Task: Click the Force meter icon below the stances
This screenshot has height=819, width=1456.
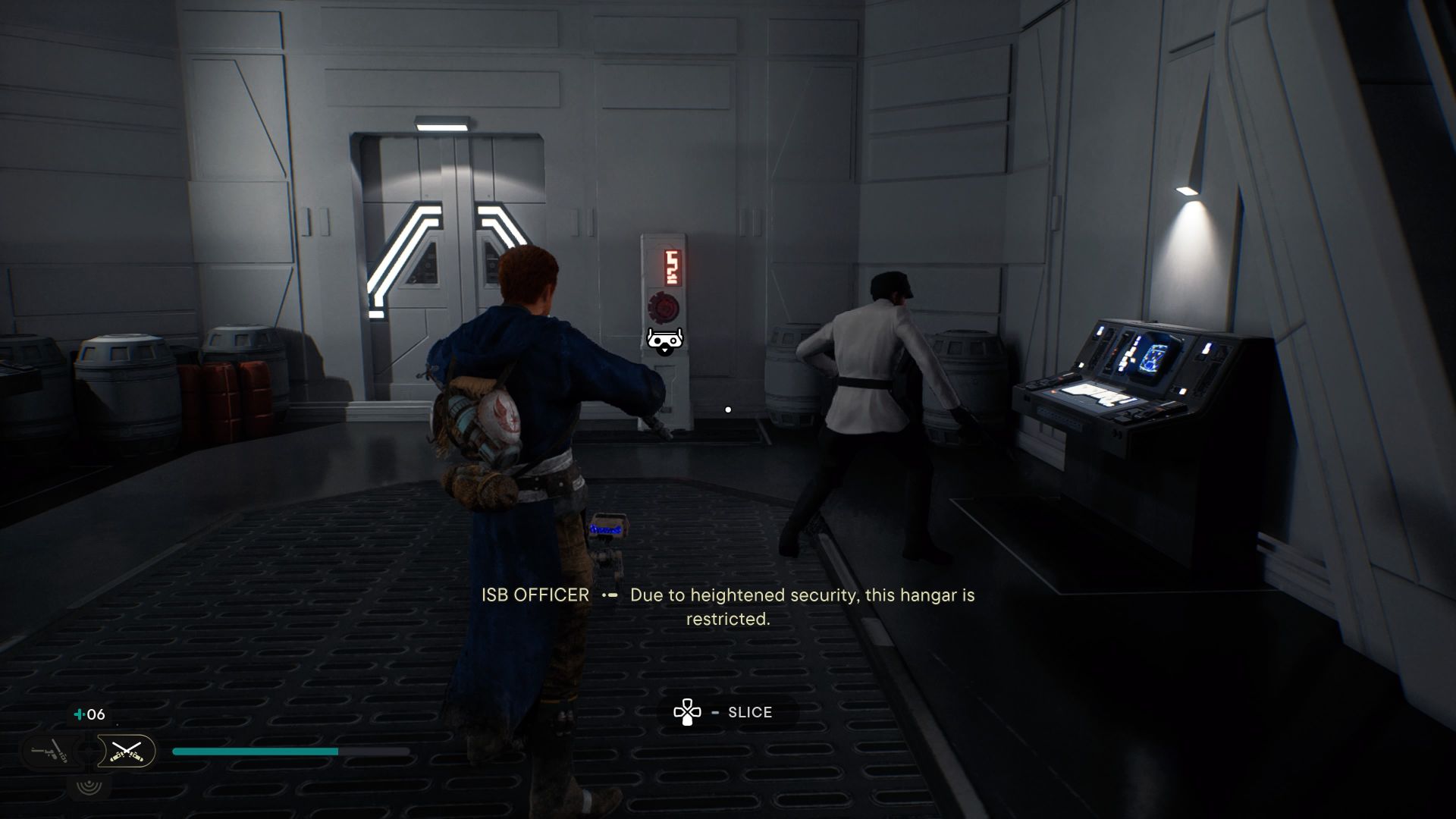Action: (x=89, y=787)
